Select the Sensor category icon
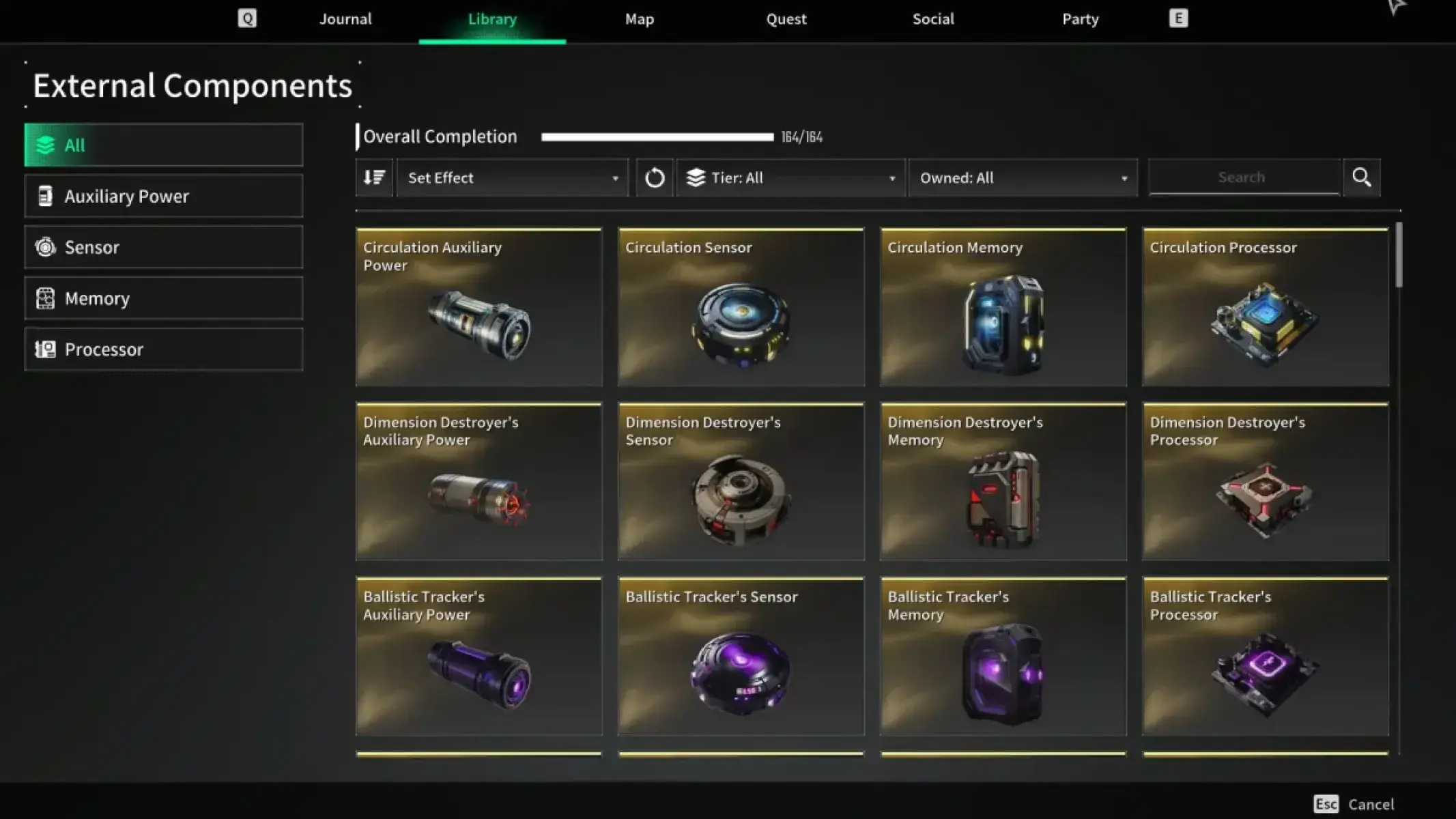Screen dimensions: 1456x819 pyautogui.click(x=45, y=247)
